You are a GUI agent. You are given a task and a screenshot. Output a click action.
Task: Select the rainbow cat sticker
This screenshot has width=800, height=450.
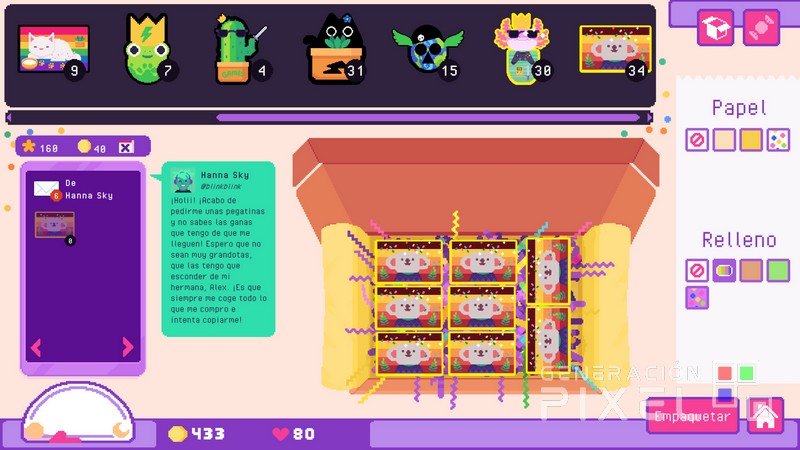tap(48, 50)
